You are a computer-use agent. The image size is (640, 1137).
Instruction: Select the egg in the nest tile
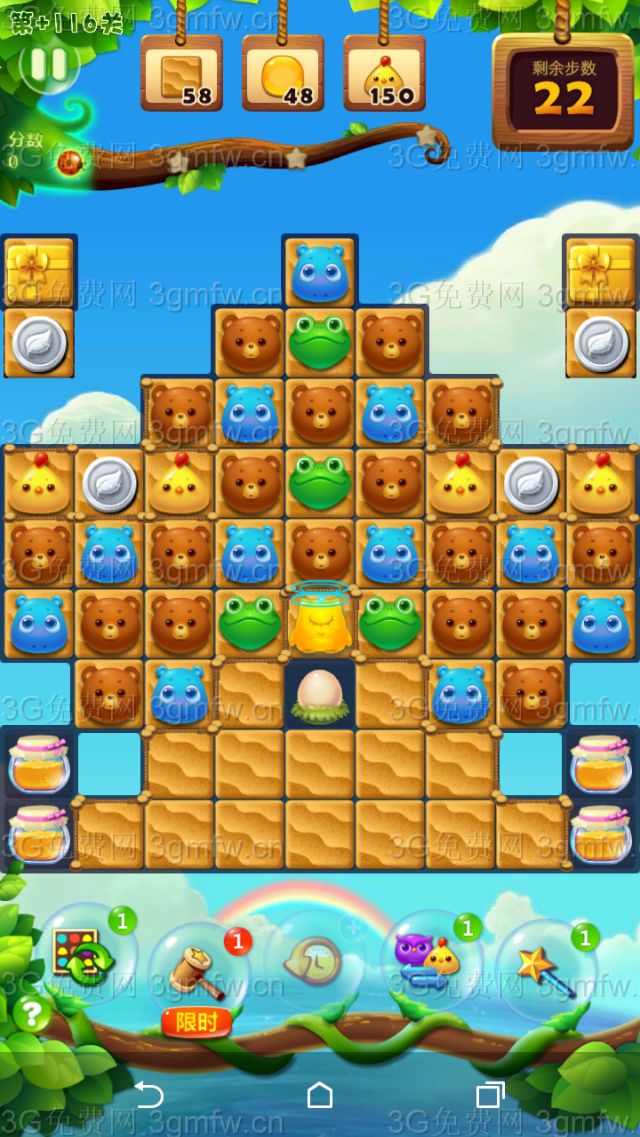(320, 694)
